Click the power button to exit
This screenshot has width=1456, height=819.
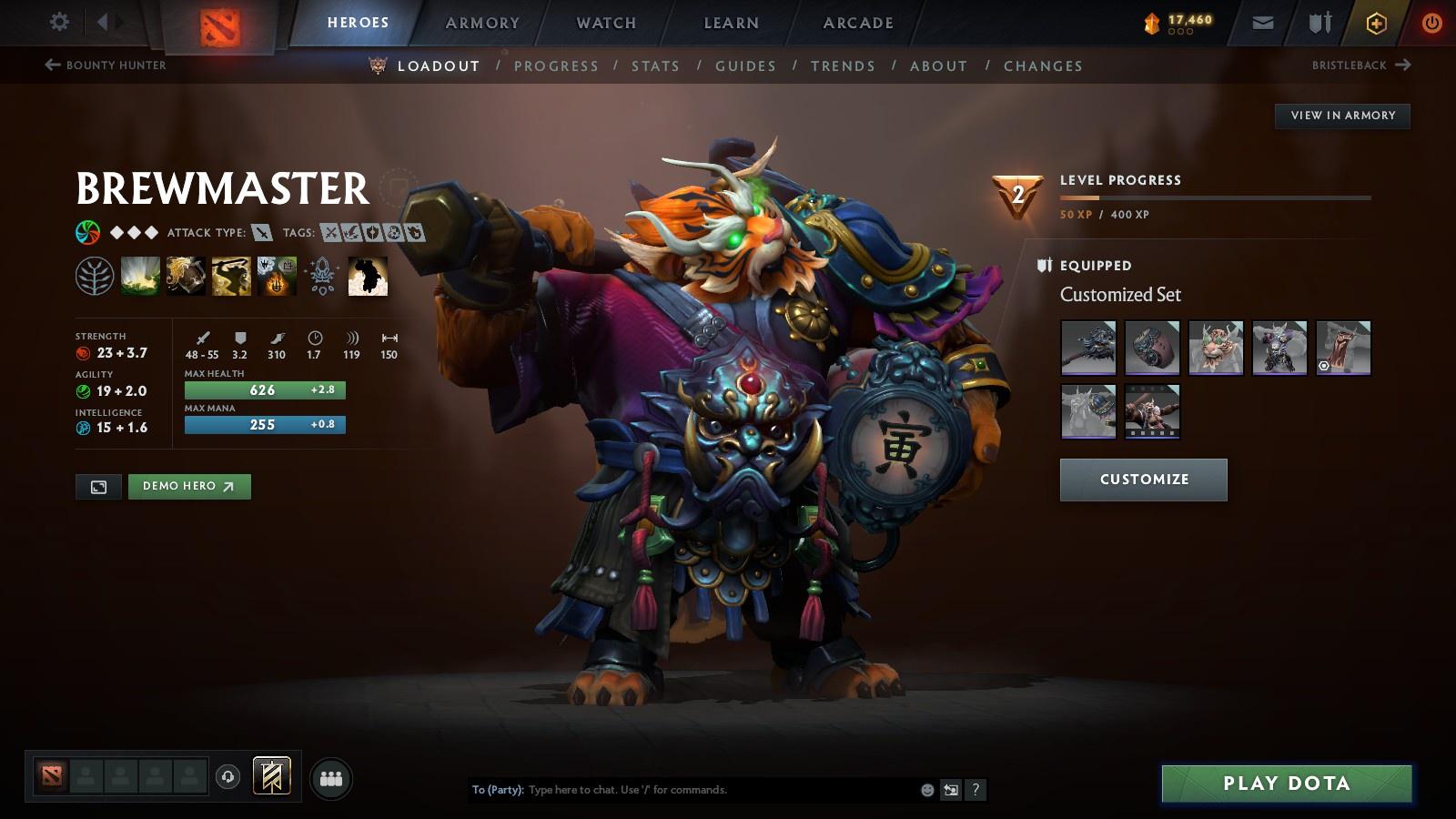point(1431,22)
